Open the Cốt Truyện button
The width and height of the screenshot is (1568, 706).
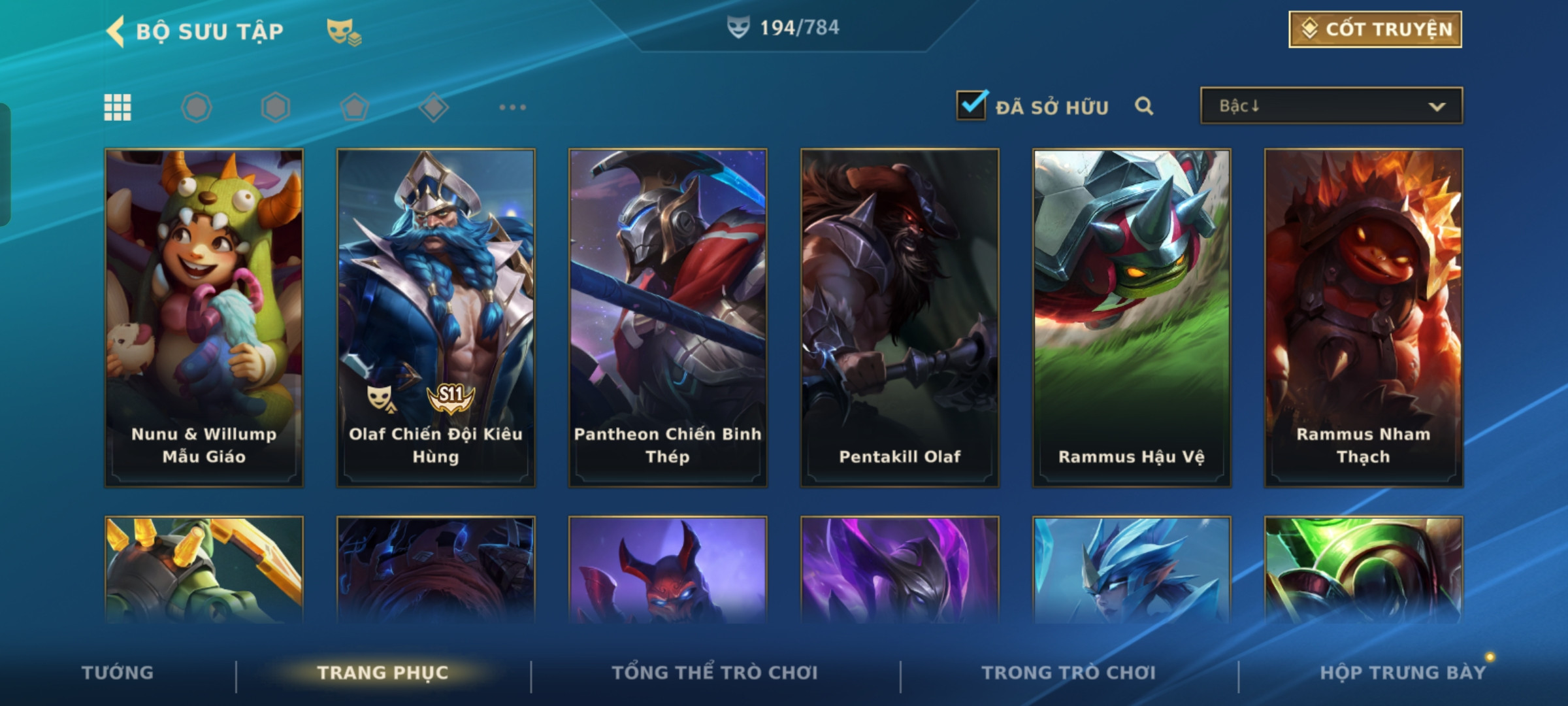[x=1375, y=29]
